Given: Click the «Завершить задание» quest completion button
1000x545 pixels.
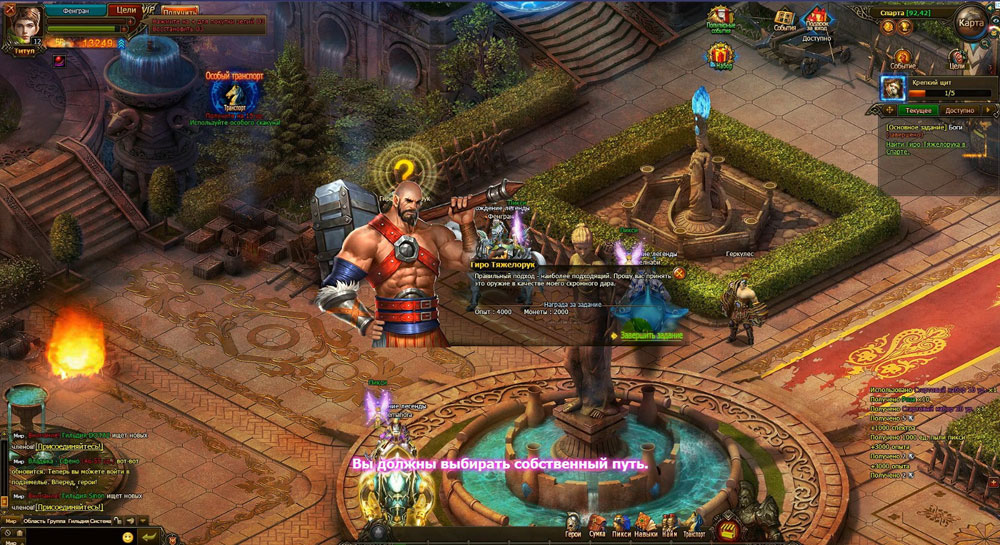Looking at the screenshot, I should click(x=647, y=335).
